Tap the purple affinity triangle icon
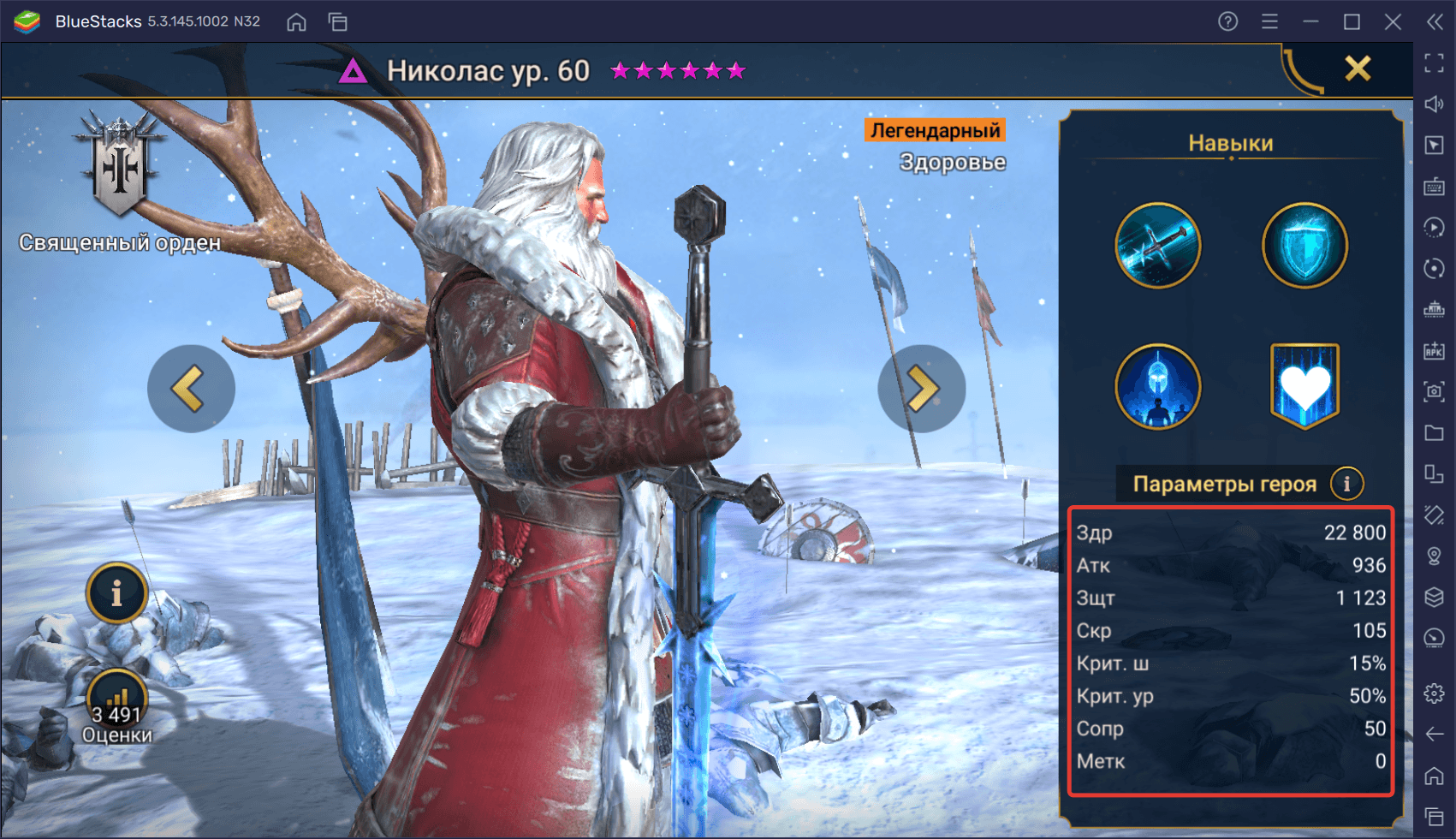1456x839 pixels. 353,71
